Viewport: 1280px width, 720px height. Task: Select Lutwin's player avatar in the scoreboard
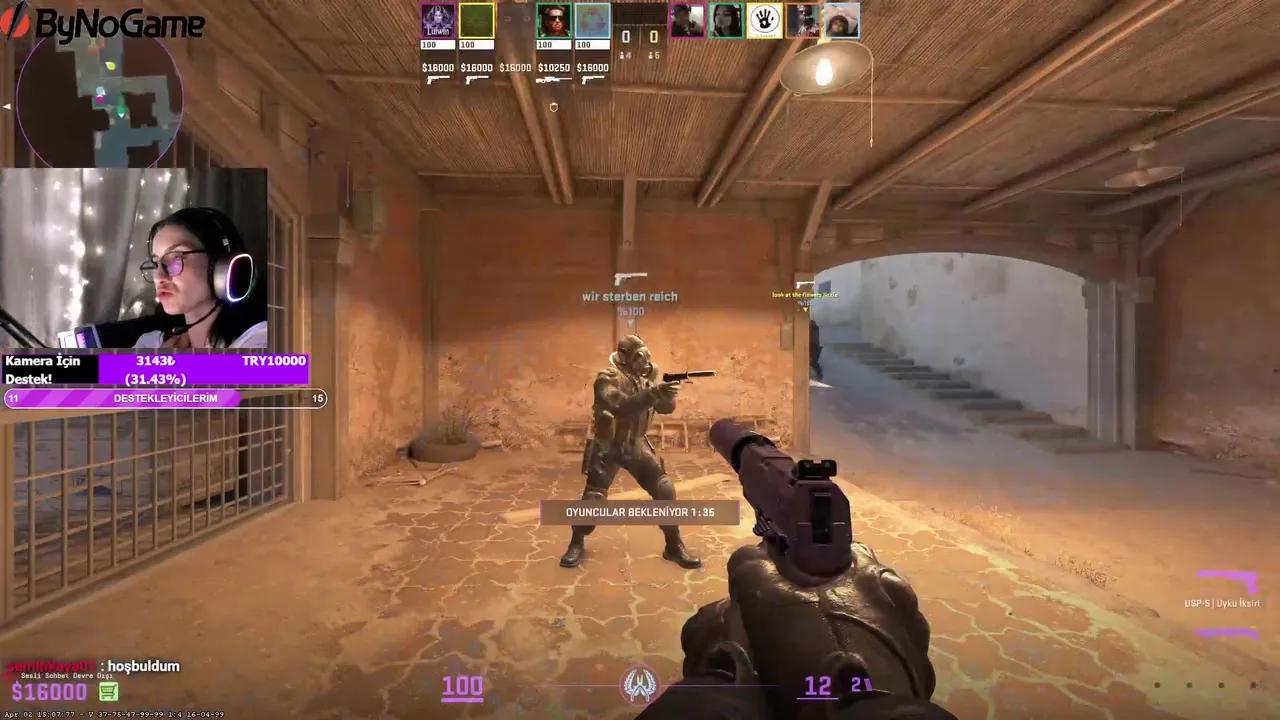(x=437, y=20)
